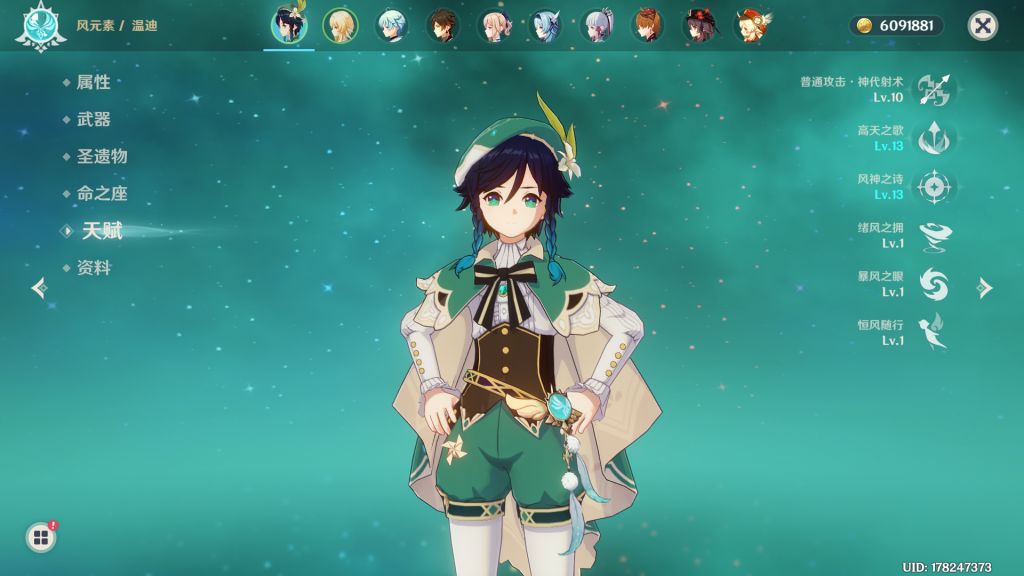Screen dimensions: 1024x576
Task: Open the 绪风之拥 passive talent
Action: click(x=936, y=236)
